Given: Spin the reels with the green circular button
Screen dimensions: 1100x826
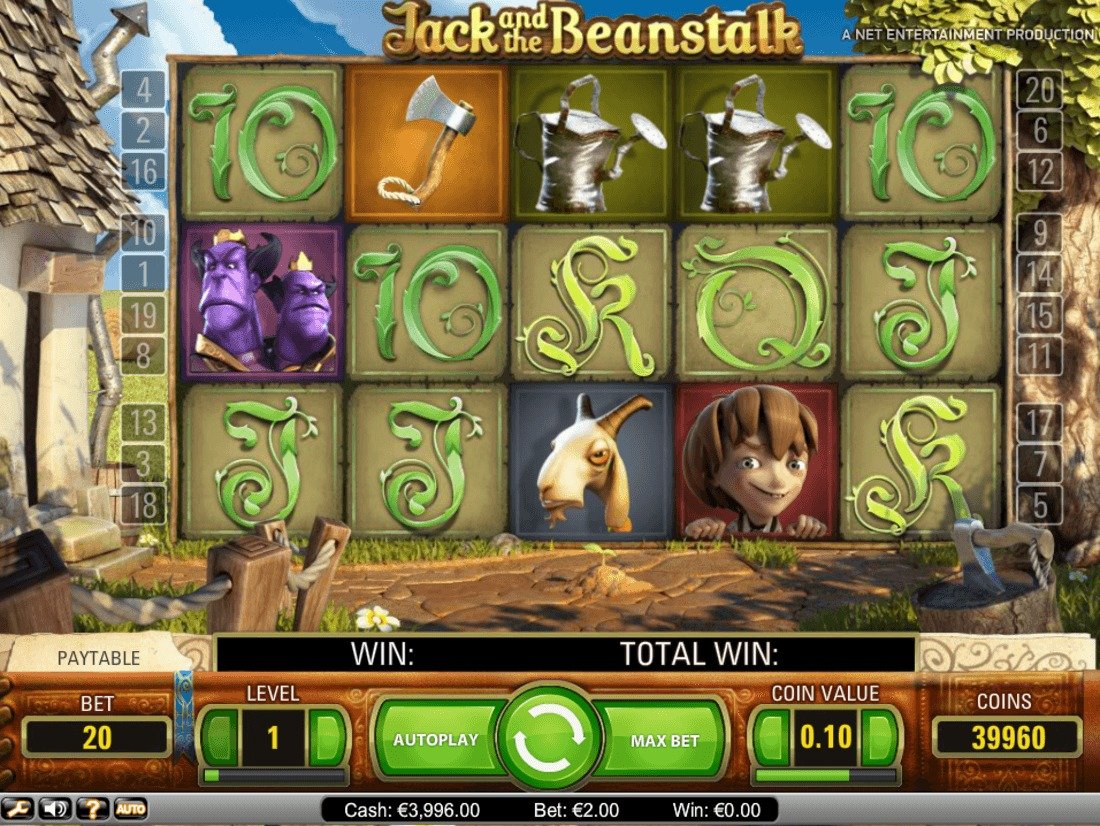Looking at the screenshot, I should [x=550, y=739].
